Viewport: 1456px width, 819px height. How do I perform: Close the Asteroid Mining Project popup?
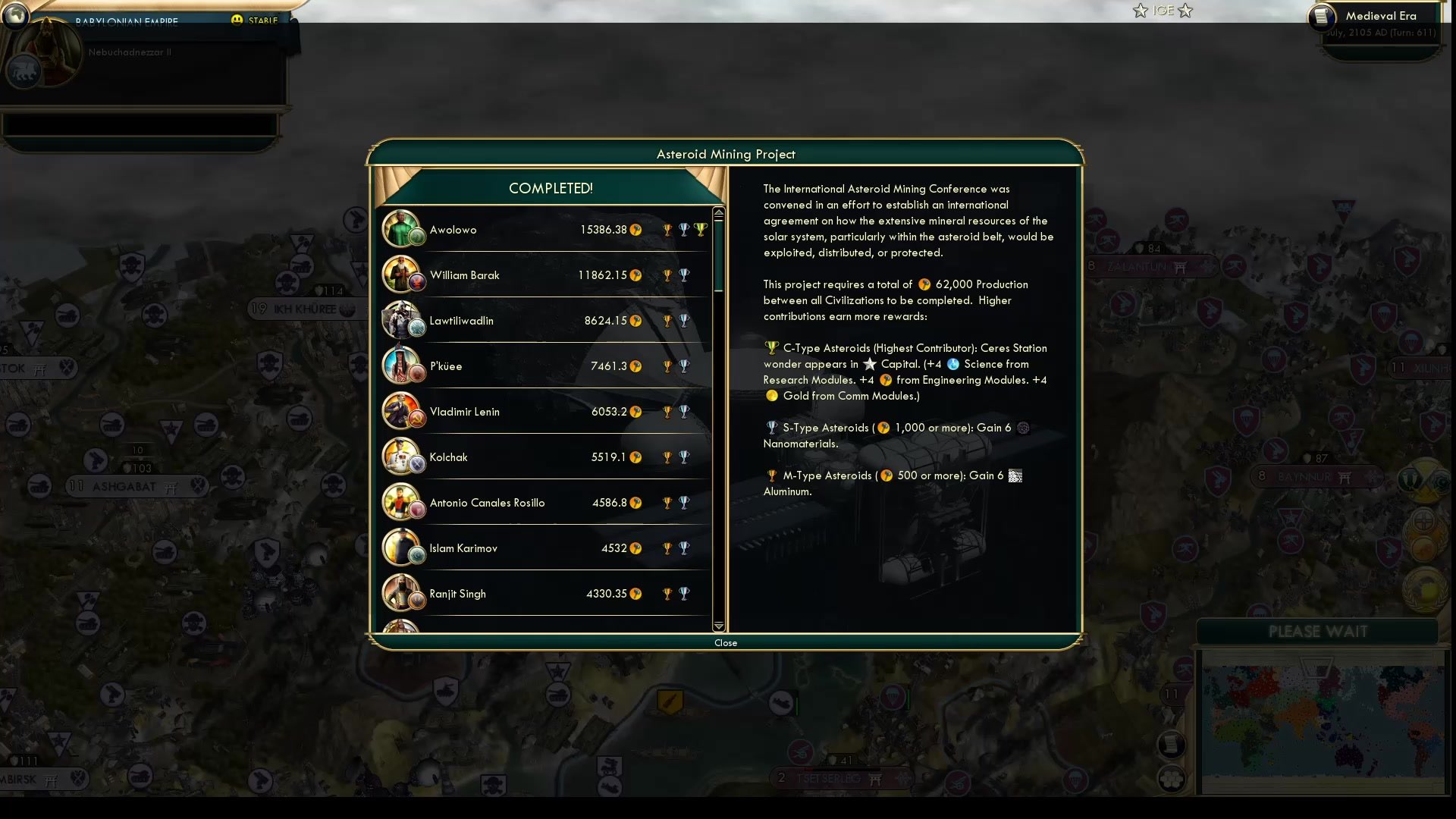tap(725, 642)
